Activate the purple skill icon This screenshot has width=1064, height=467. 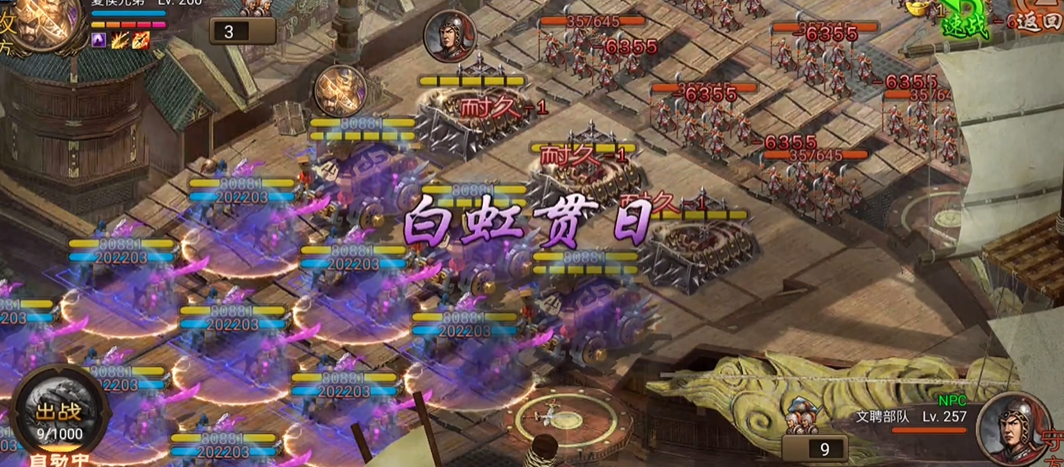[x=99, y=40]
